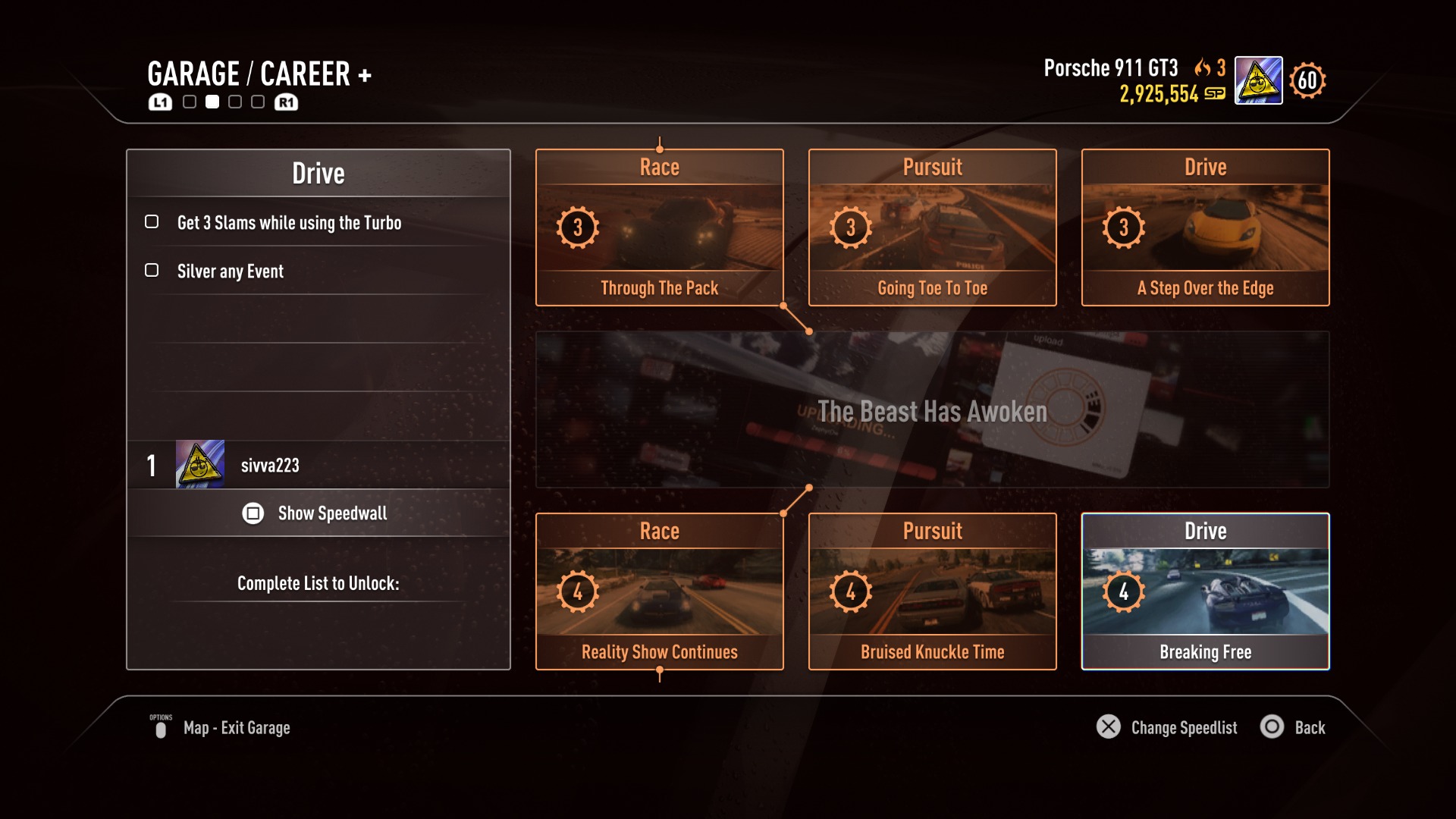Choose the Going Toe To Toe pursuit tile
Viewport: 1456px width, 819px height.
[932, 227]
